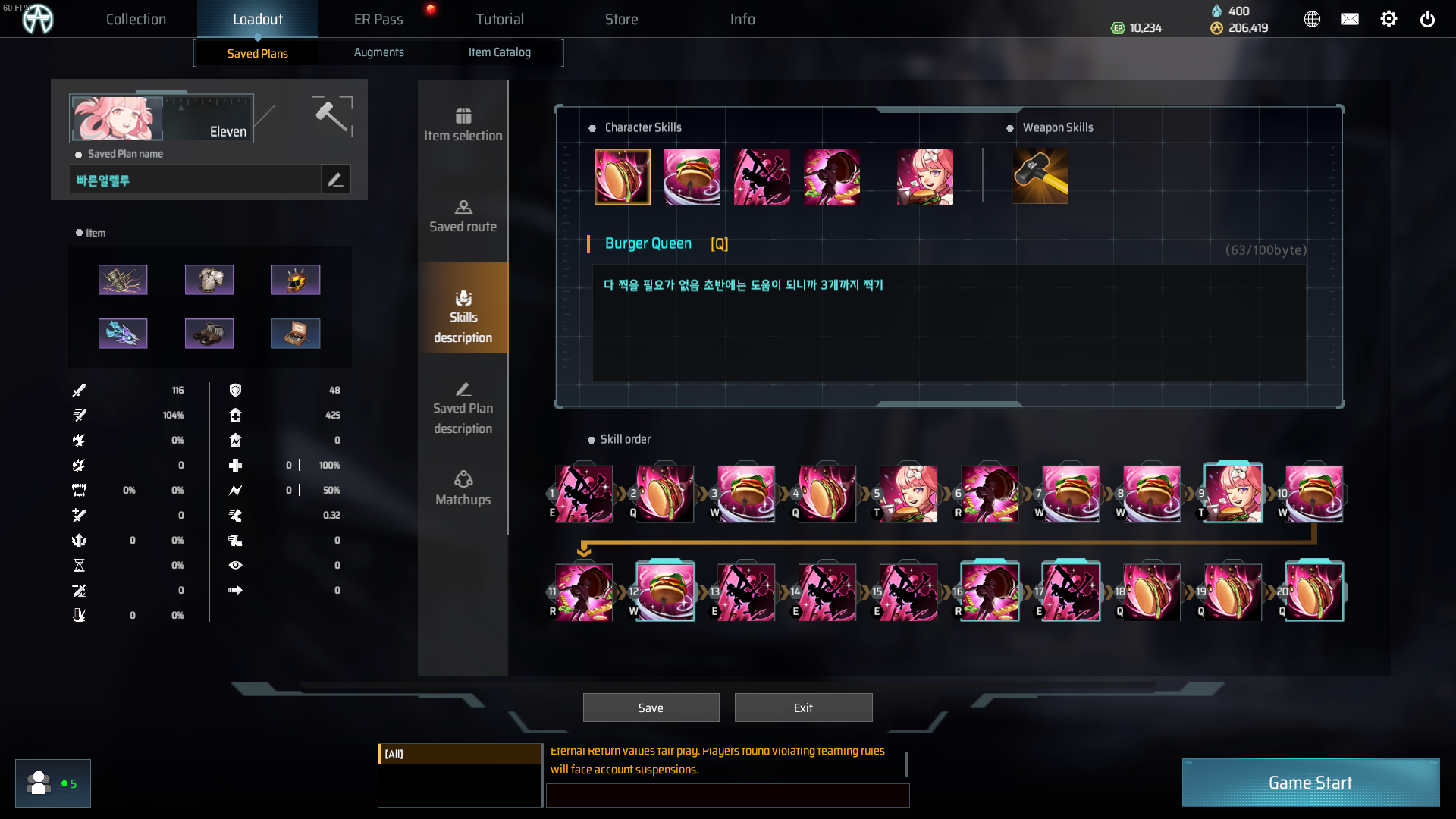Open the Item Catalog sub-tab
1456x819 pixels.
pos(499,52)
